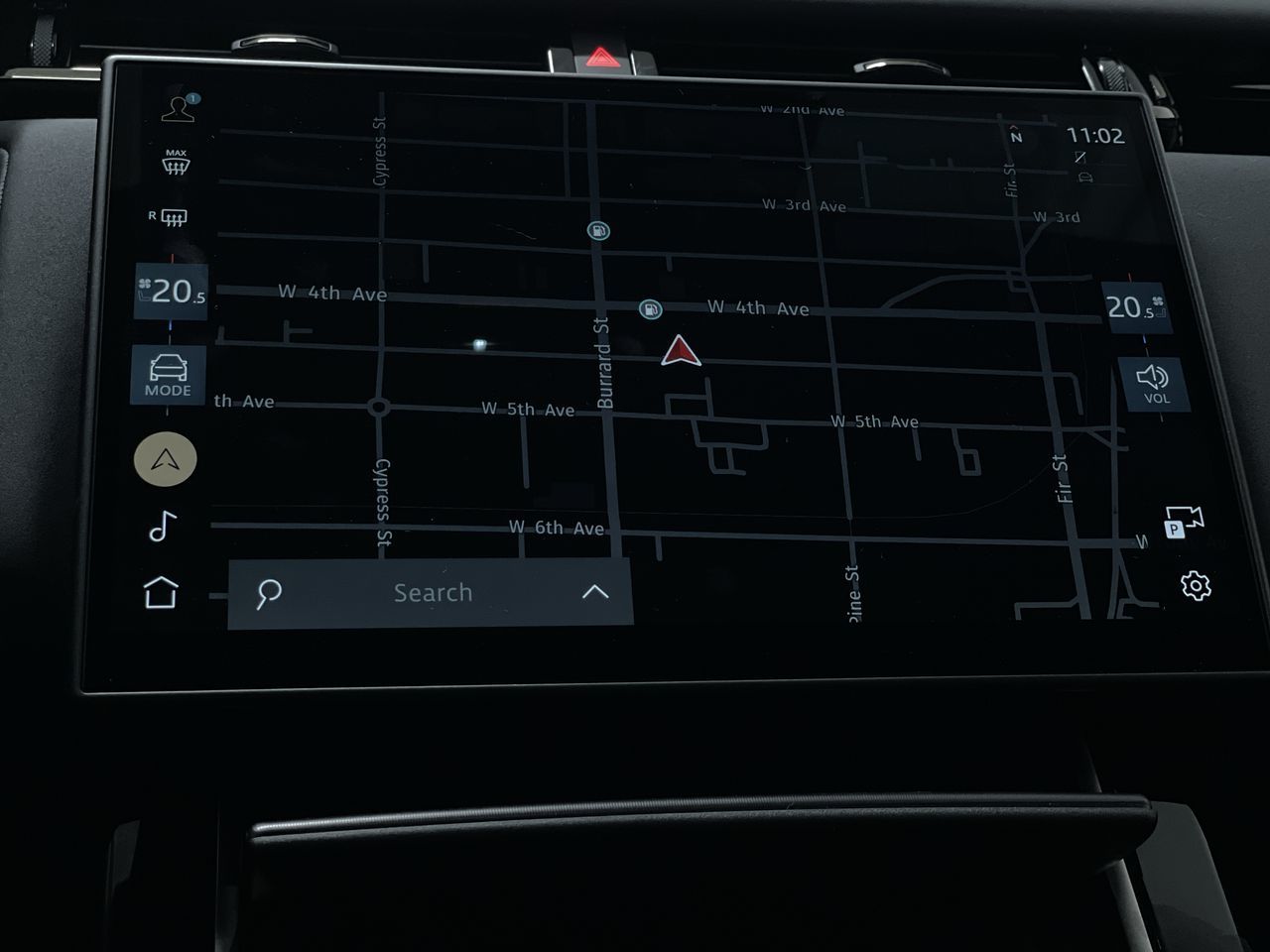The height and width of the screenshot is (952, 1270).
Task: Select the navigation arrow icon
Action: (x=166, y=459)
